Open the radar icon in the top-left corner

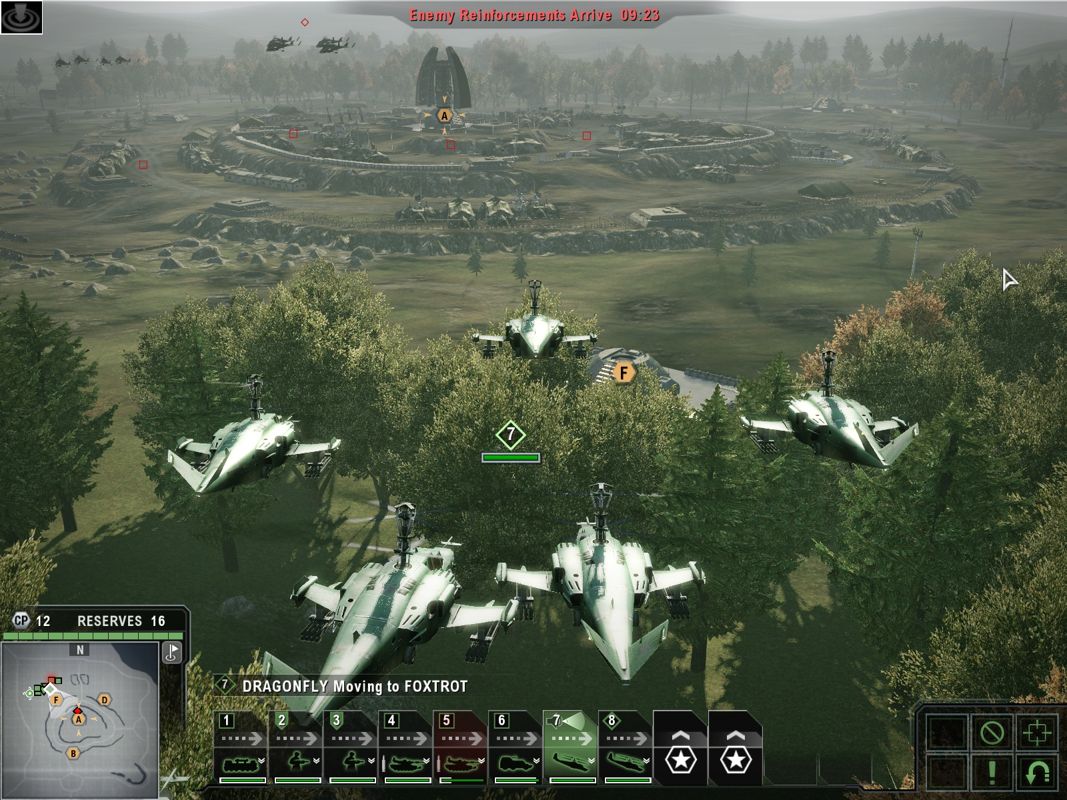[22, 17]
